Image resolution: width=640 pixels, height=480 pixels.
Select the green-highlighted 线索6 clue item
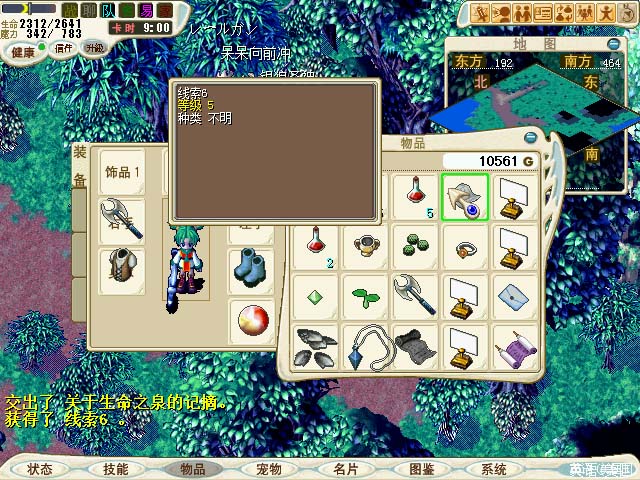coord(464,197)
